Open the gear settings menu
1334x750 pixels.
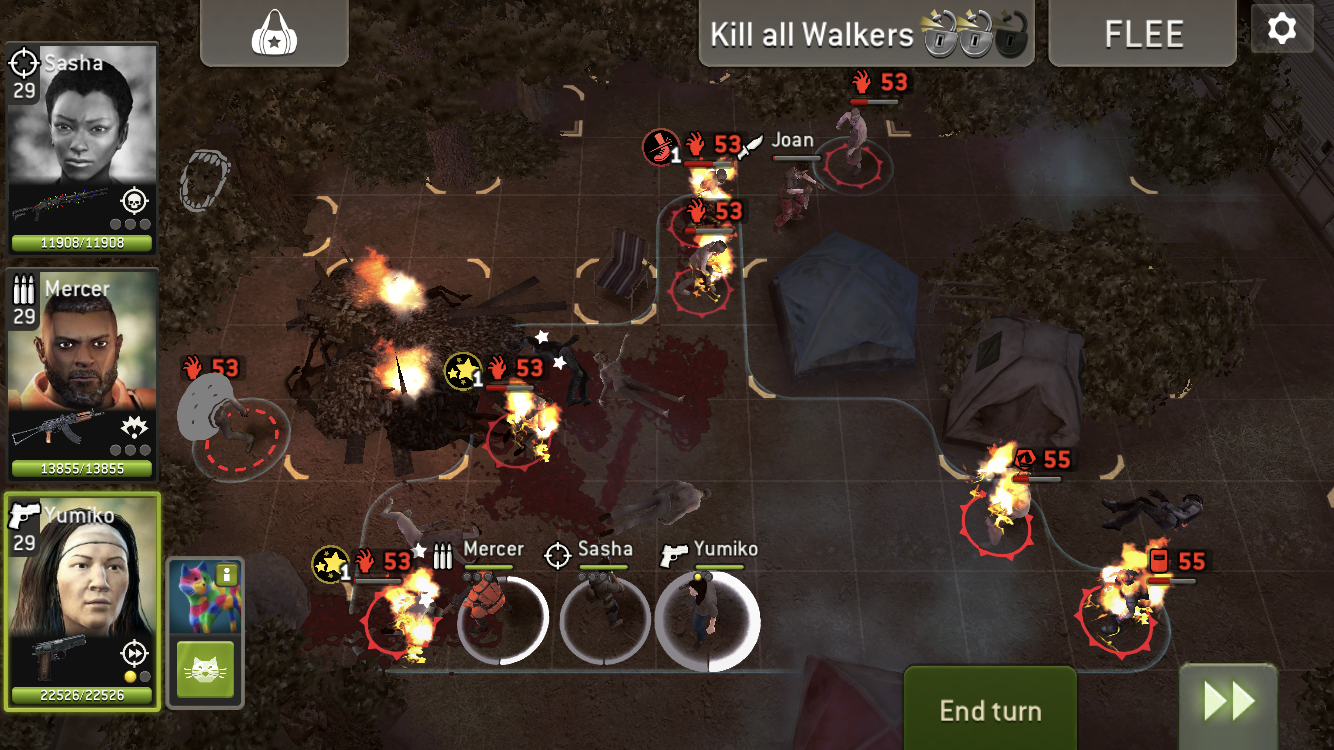click(x=1281, y=28)
